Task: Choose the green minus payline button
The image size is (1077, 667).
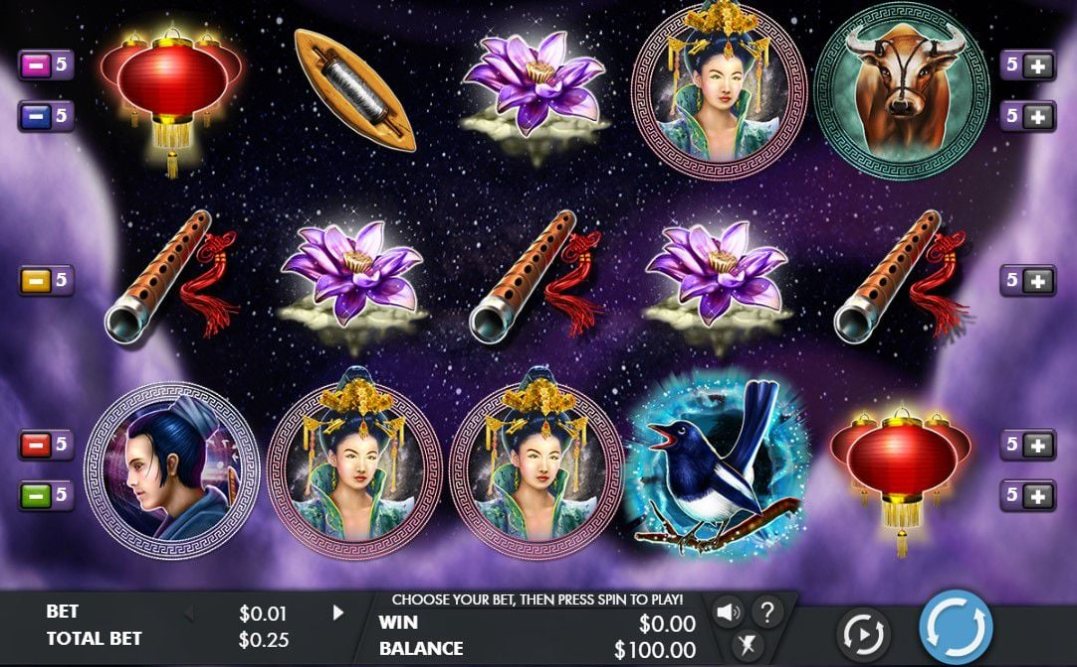Action: coord(34,495)
